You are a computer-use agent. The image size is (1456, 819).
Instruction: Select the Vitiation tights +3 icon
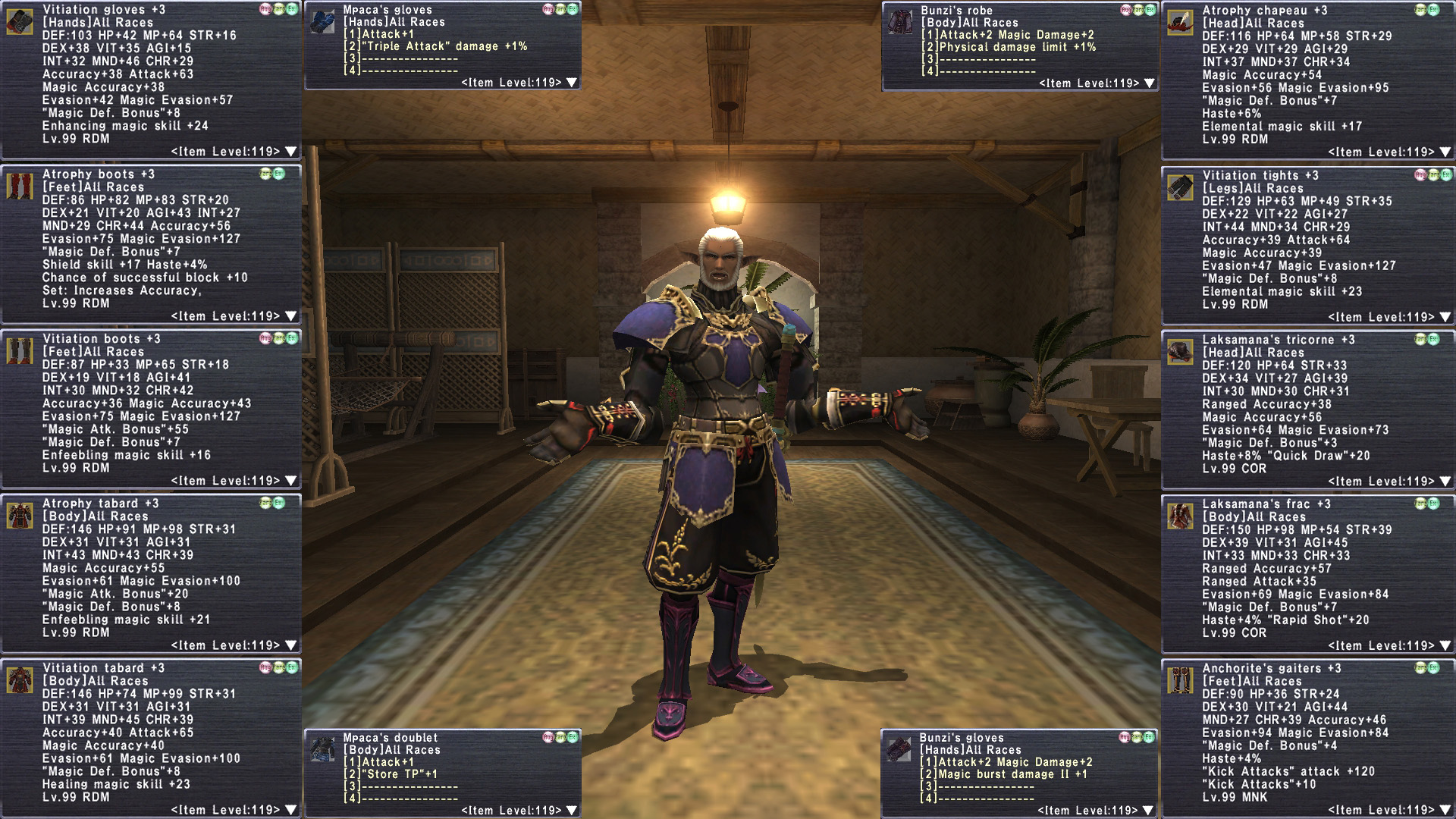(1180, 187)
